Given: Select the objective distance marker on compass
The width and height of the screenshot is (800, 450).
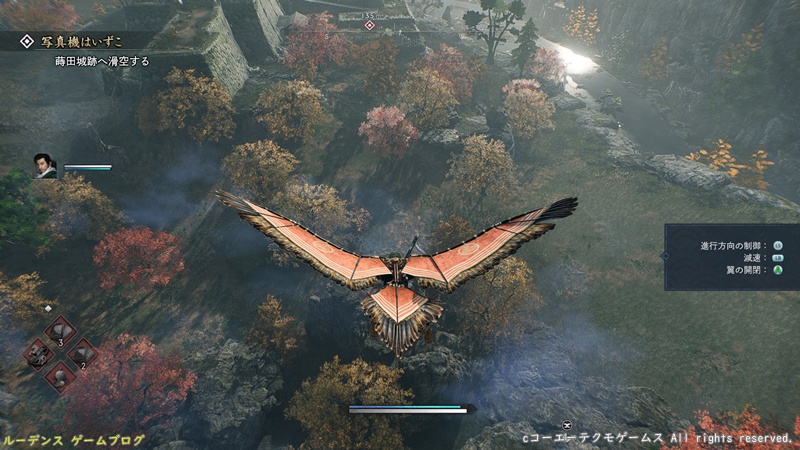Looking at the screenshot, I should pos(370,22).
